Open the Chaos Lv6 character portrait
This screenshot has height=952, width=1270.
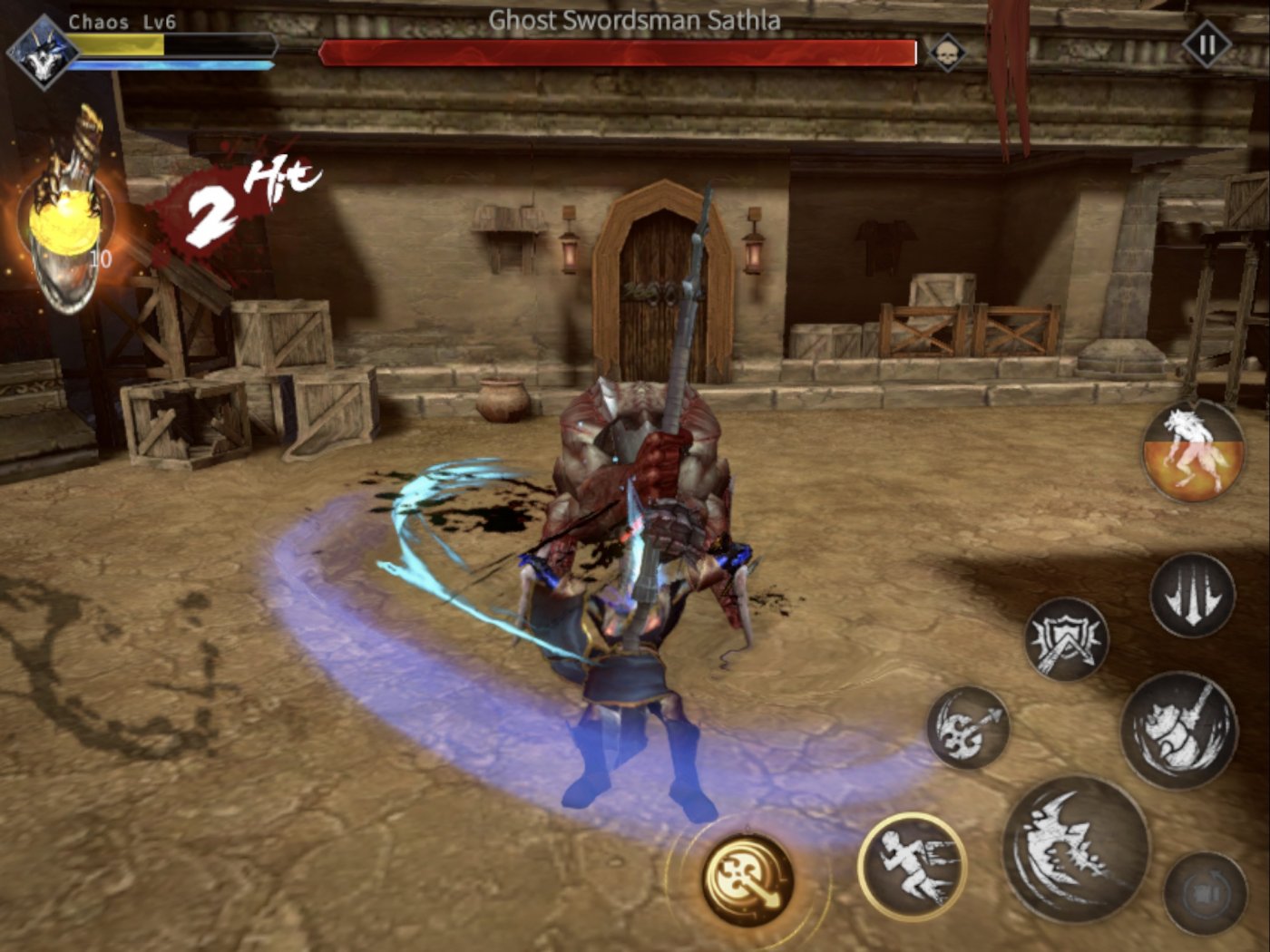(x=41, y=50)
